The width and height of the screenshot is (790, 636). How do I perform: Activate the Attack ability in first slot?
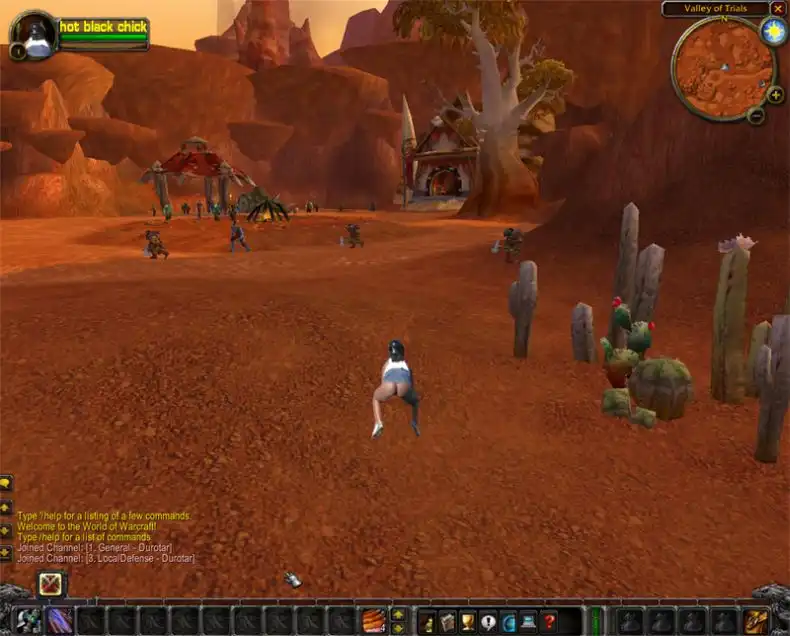click(x=29, y=620)
